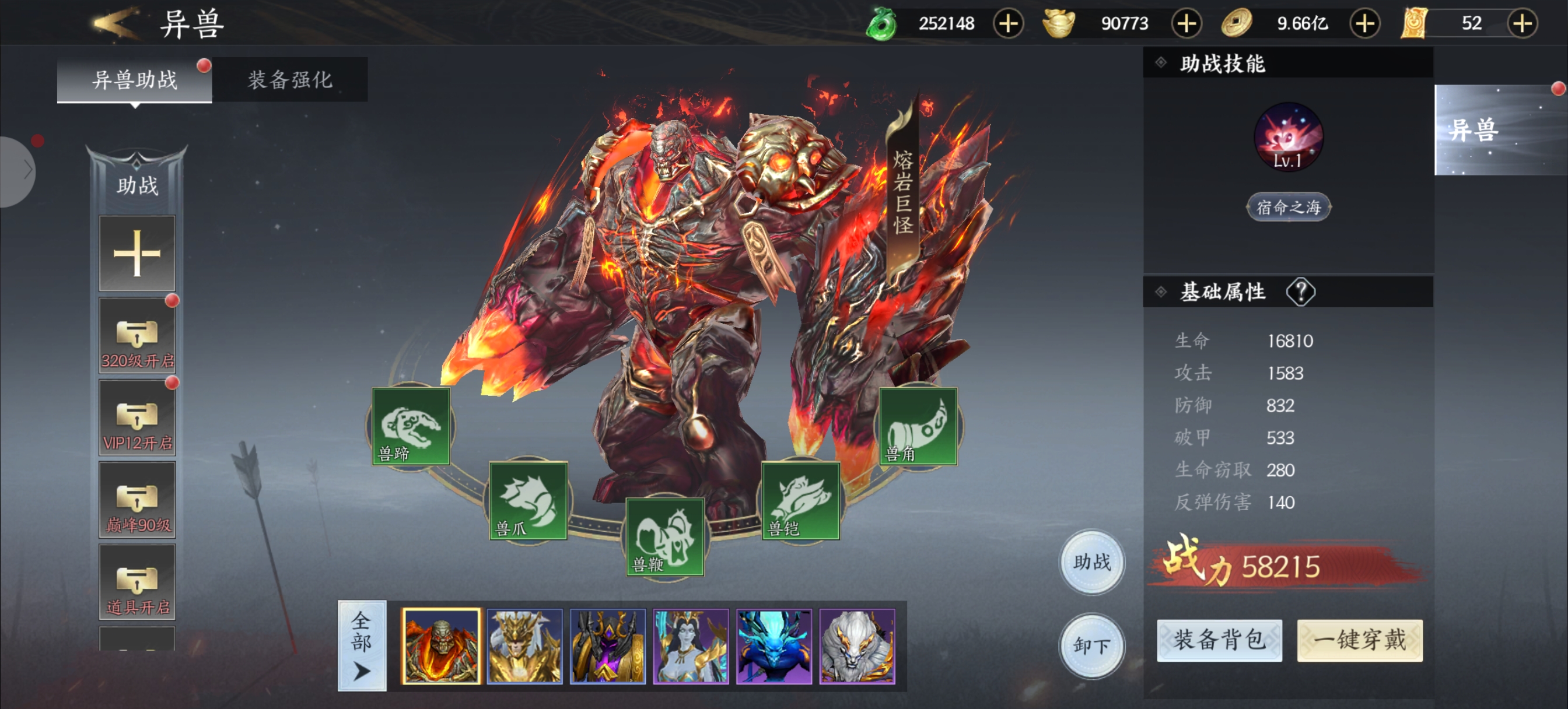The image size is (1568, 709).
Task: Tap the locked 巅峰90级 slot
Action: pyautogui.click(x=137, y=500)
